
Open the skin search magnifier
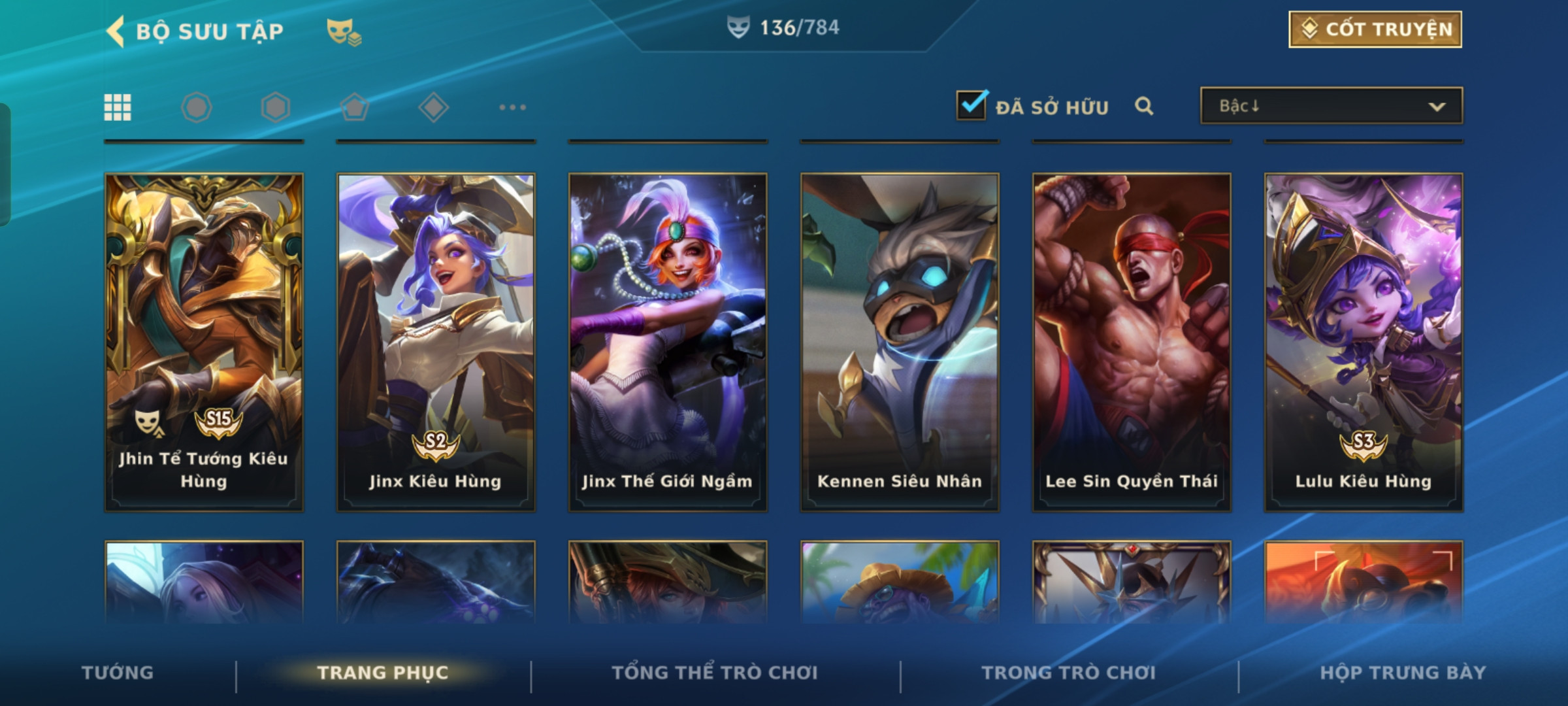pos(1143,106)
